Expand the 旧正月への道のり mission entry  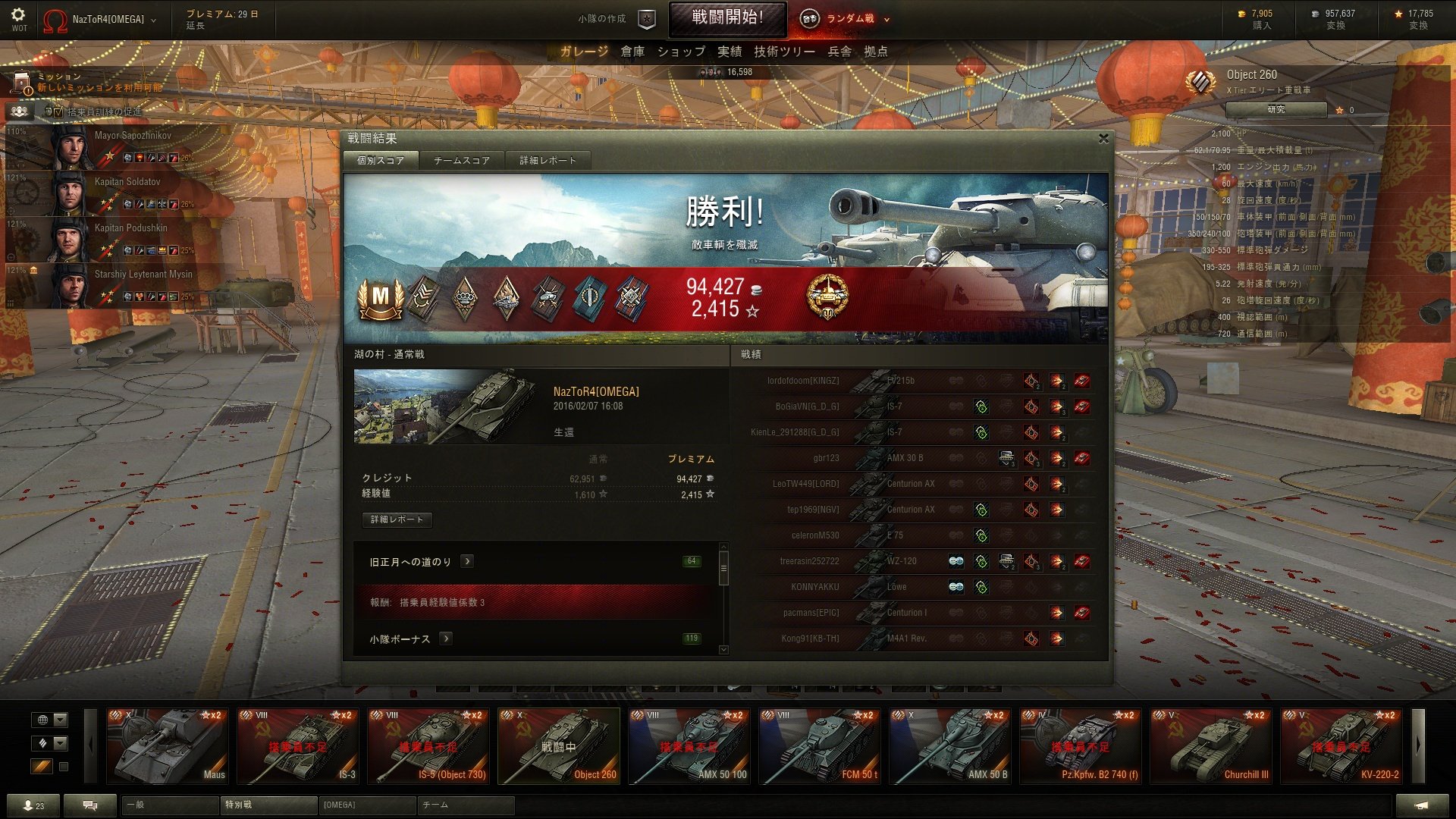click(x=467, y=561)
